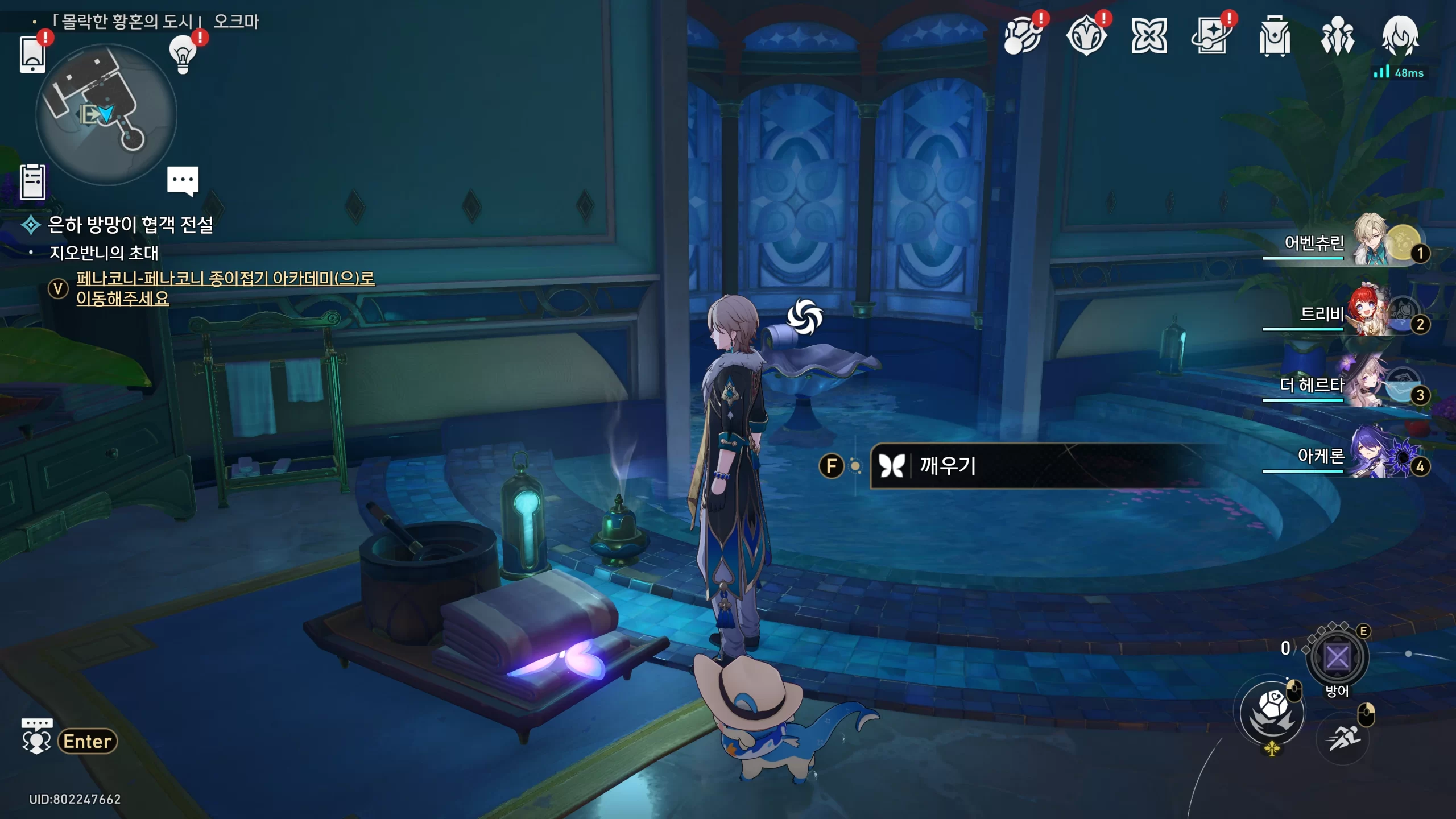This screenshot has width=1456, height=819.
Task: Open the lightbulb tutorial tips icon
Action: [x=183, y=54]
